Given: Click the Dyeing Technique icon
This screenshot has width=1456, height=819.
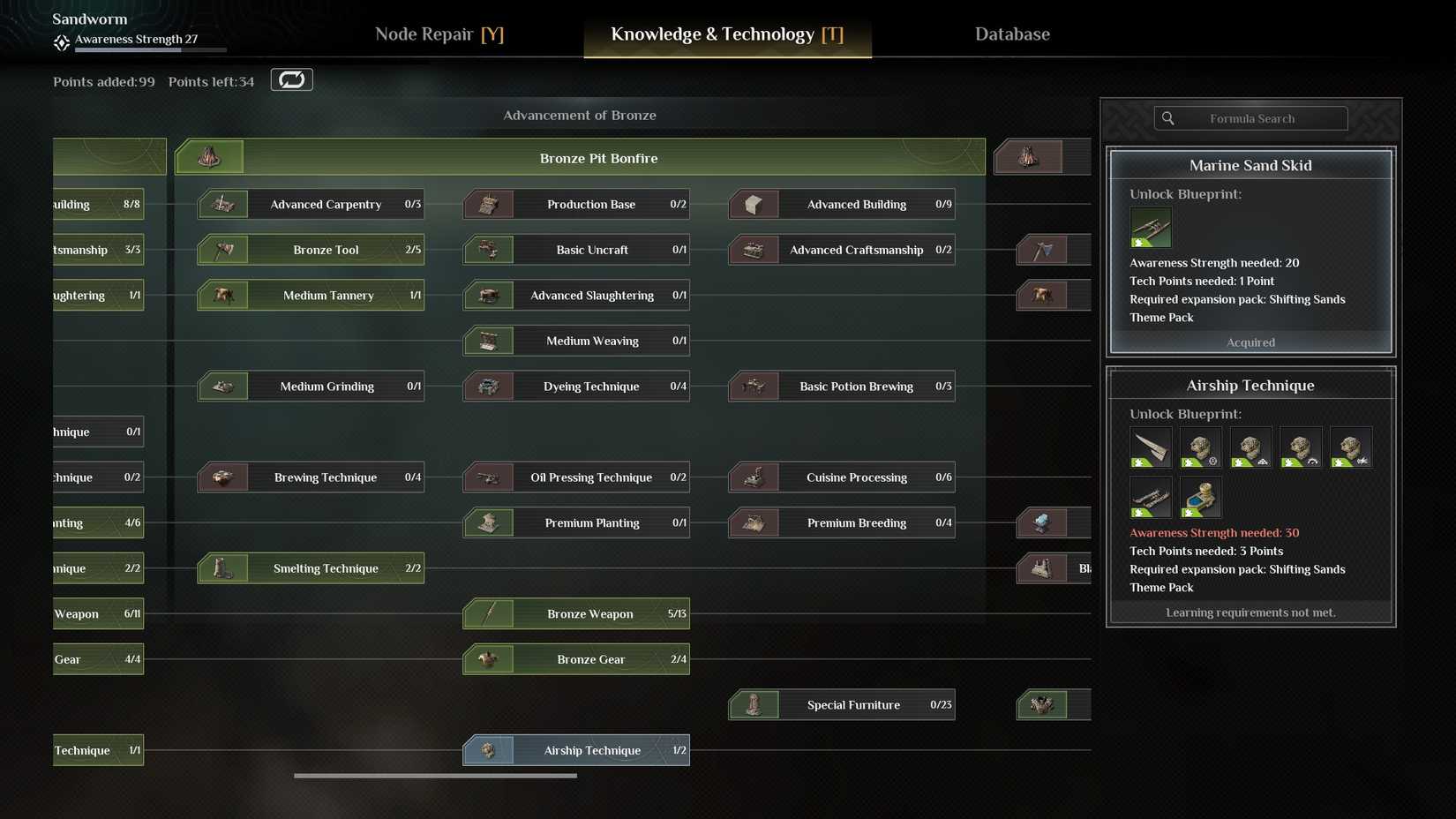Looking at the screenshot, I should (x=490, y=386).
